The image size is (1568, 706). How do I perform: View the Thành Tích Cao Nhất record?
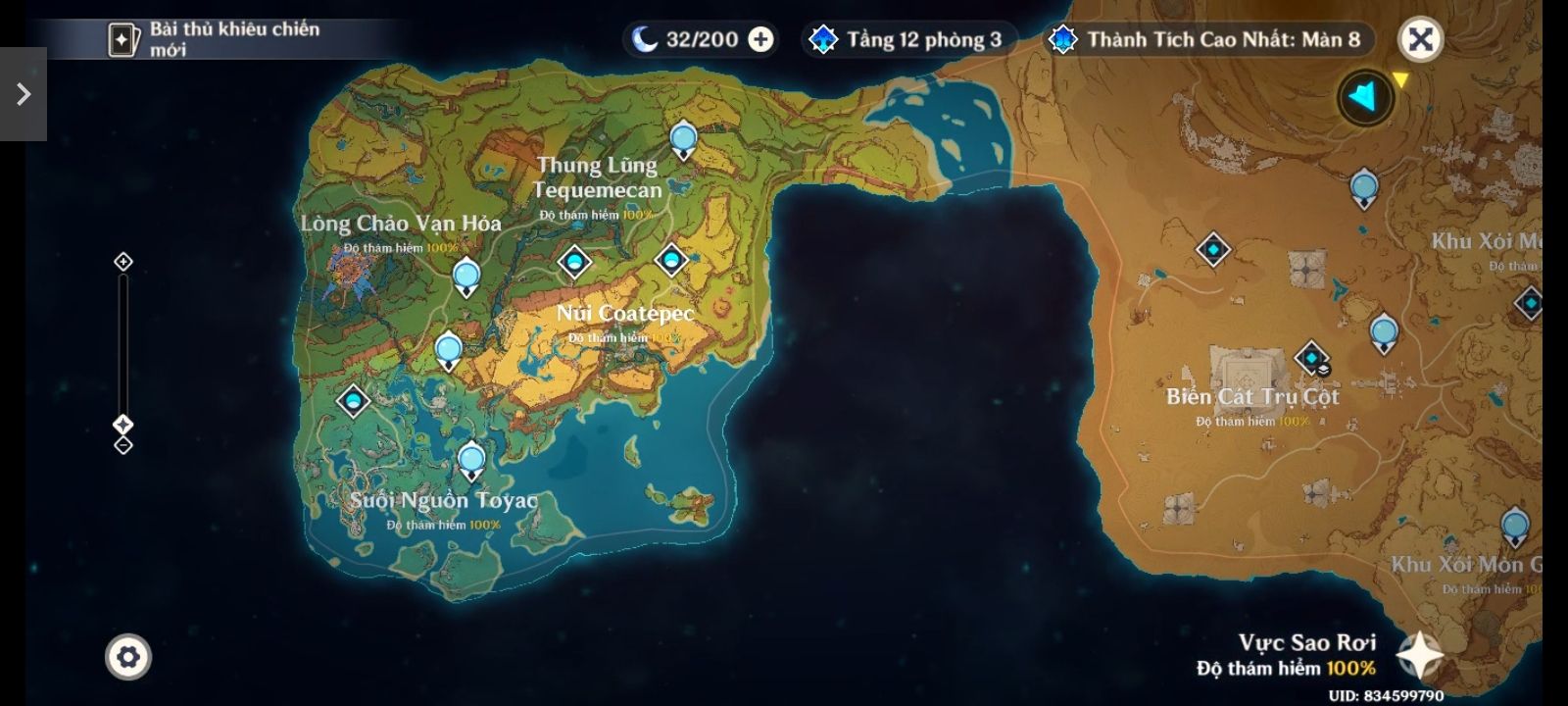click(x=1209, y=39)
